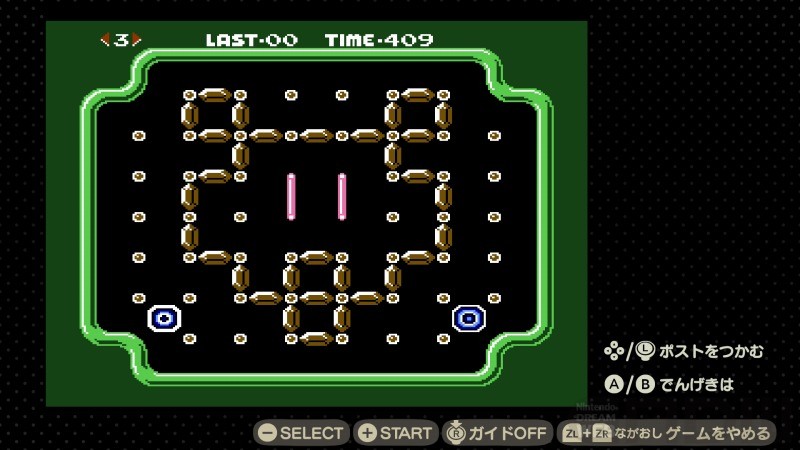Toggle the ガイドOFF guide button
This screenshot has height=450, width=800.
tap(497, 433)
